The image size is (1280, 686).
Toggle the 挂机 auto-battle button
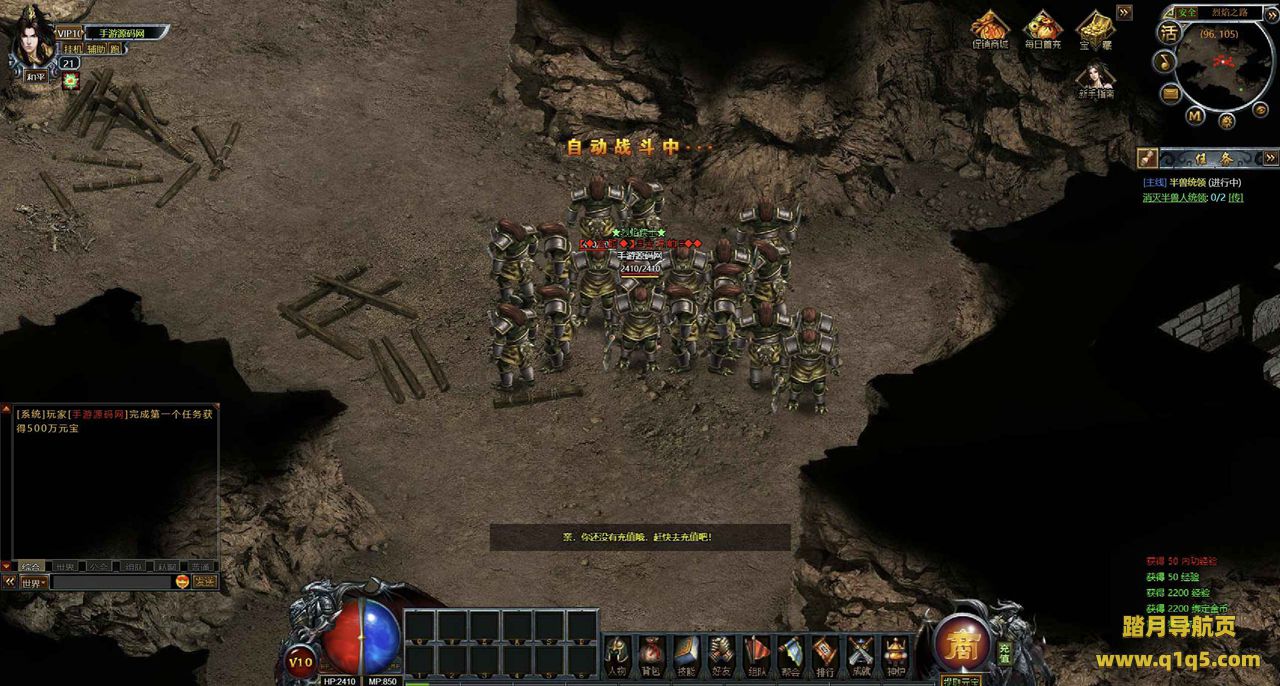coord(71,48)
